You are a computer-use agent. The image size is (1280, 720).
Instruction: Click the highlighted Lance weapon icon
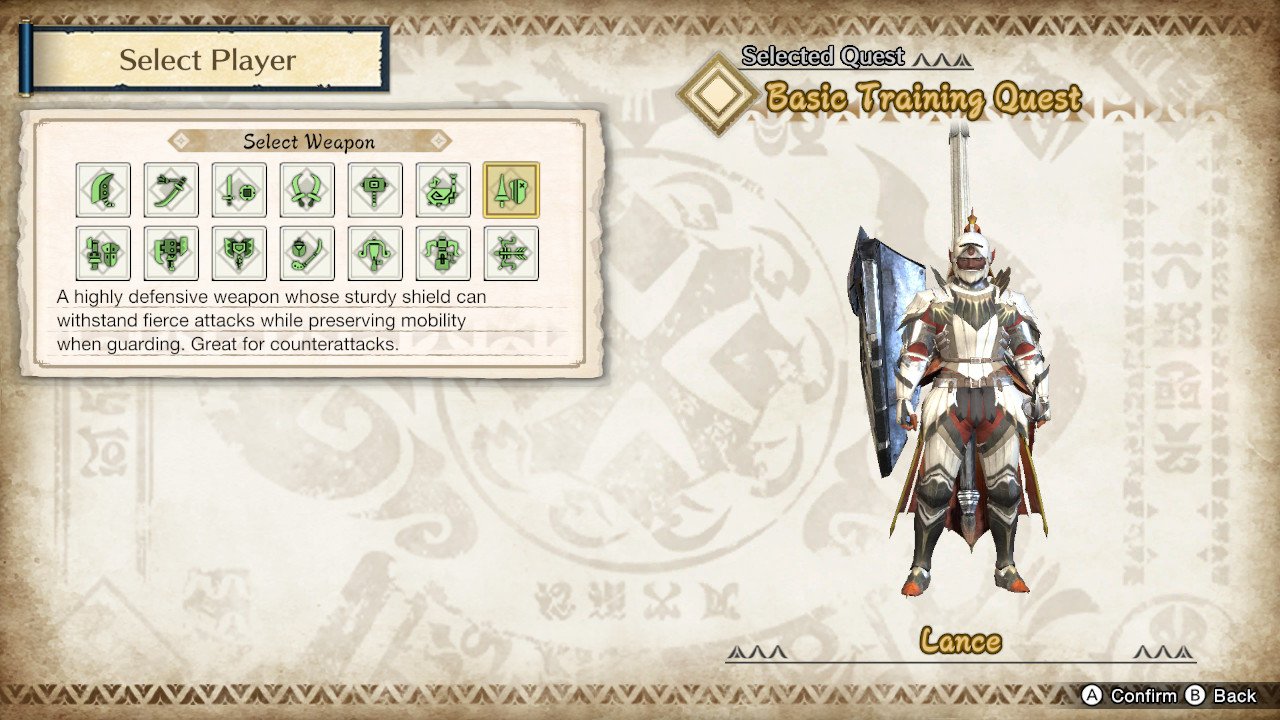coord(511,190)
